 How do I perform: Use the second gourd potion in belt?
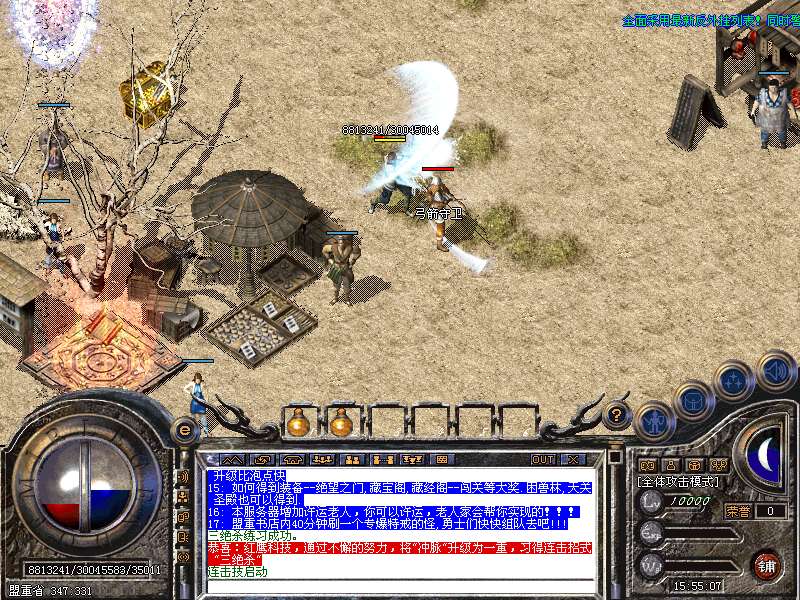click(x=341, y=423)
